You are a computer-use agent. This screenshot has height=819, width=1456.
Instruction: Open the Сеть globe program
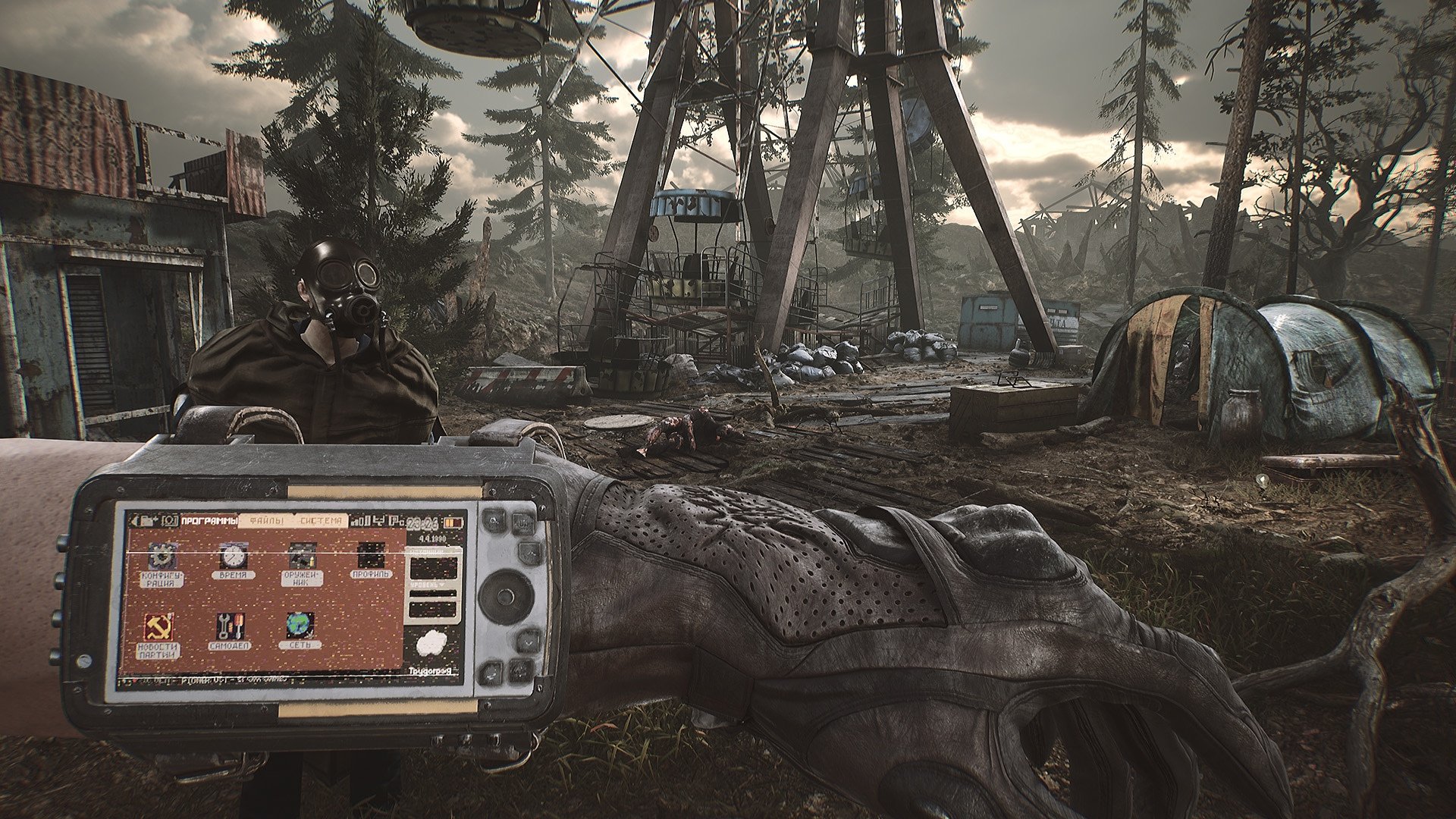point(300,627)
